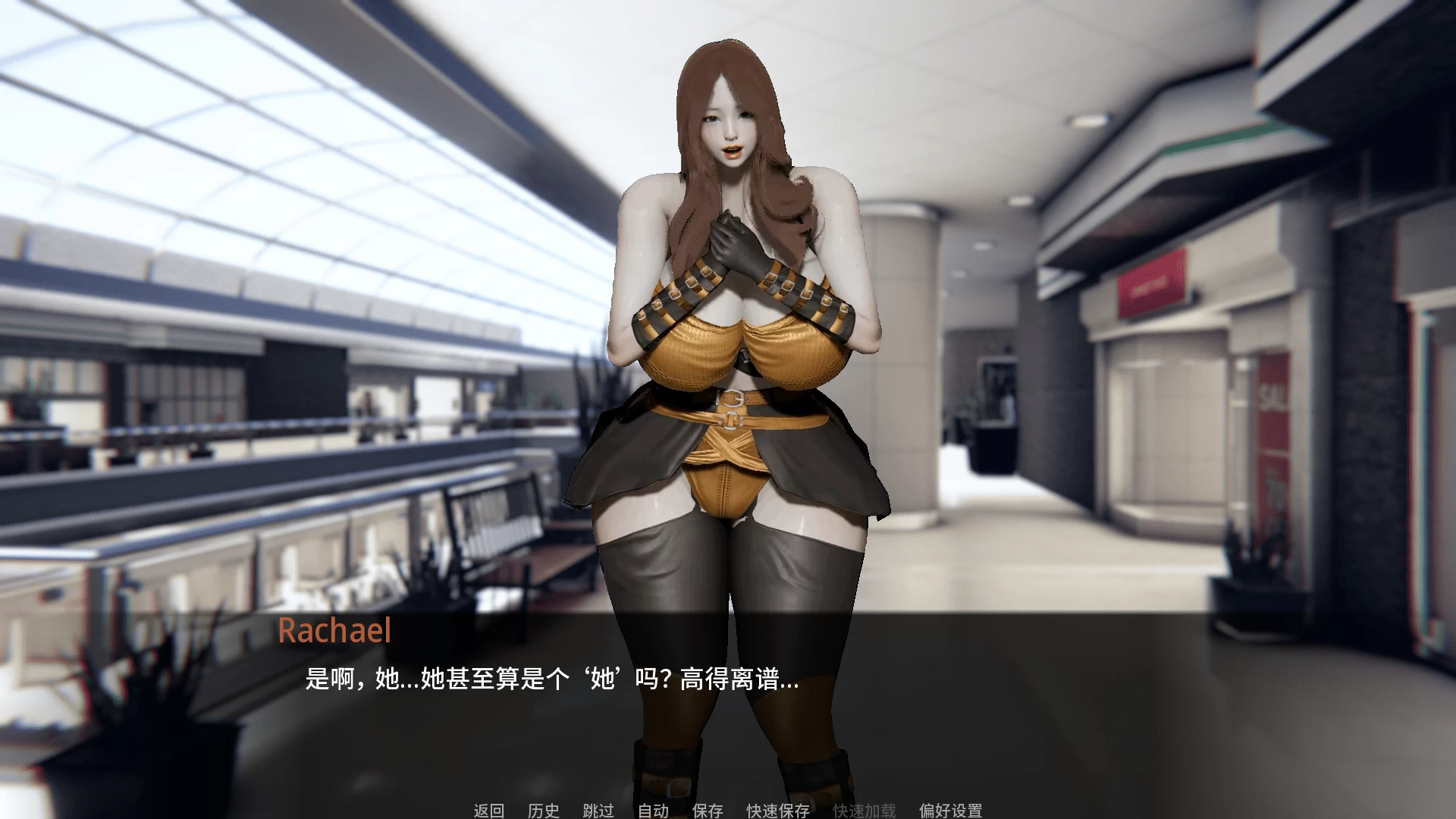Select 自动 from the quick menu bar

[653, 811]
